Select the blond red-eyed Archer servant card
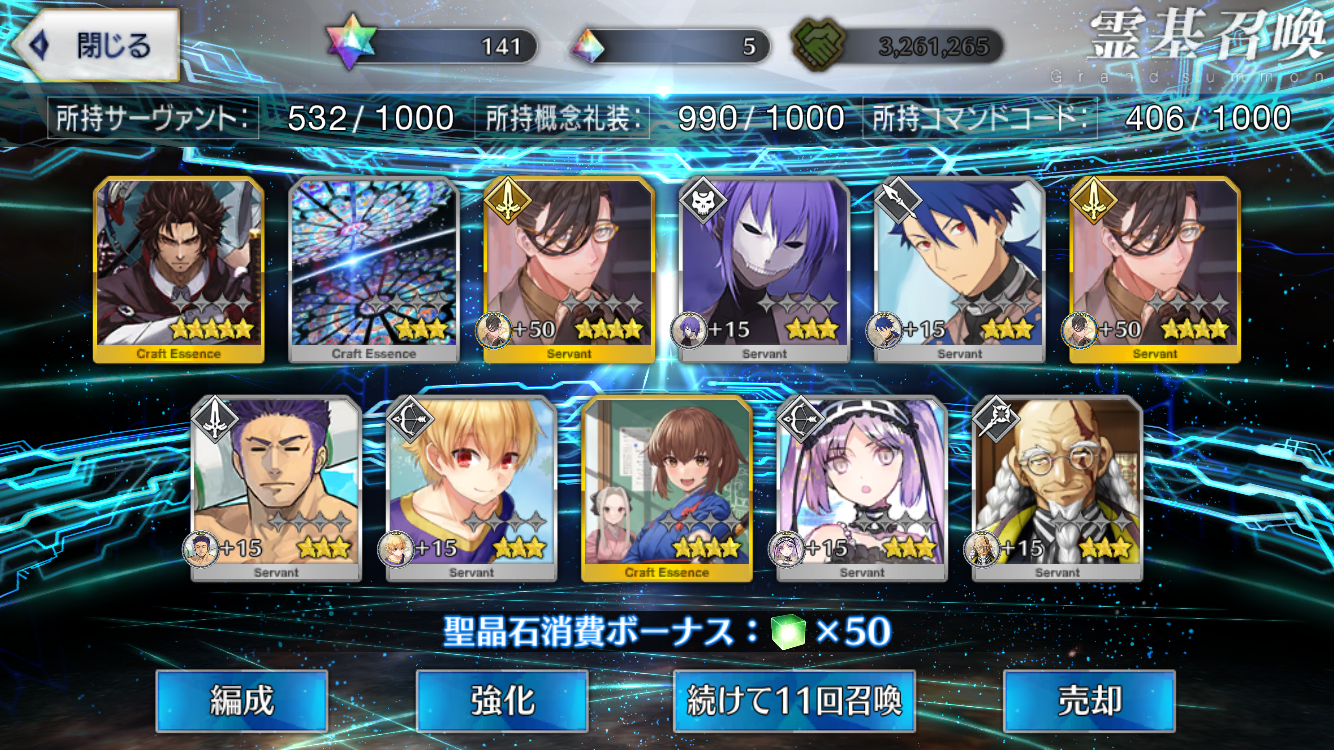 coord(471,488)
